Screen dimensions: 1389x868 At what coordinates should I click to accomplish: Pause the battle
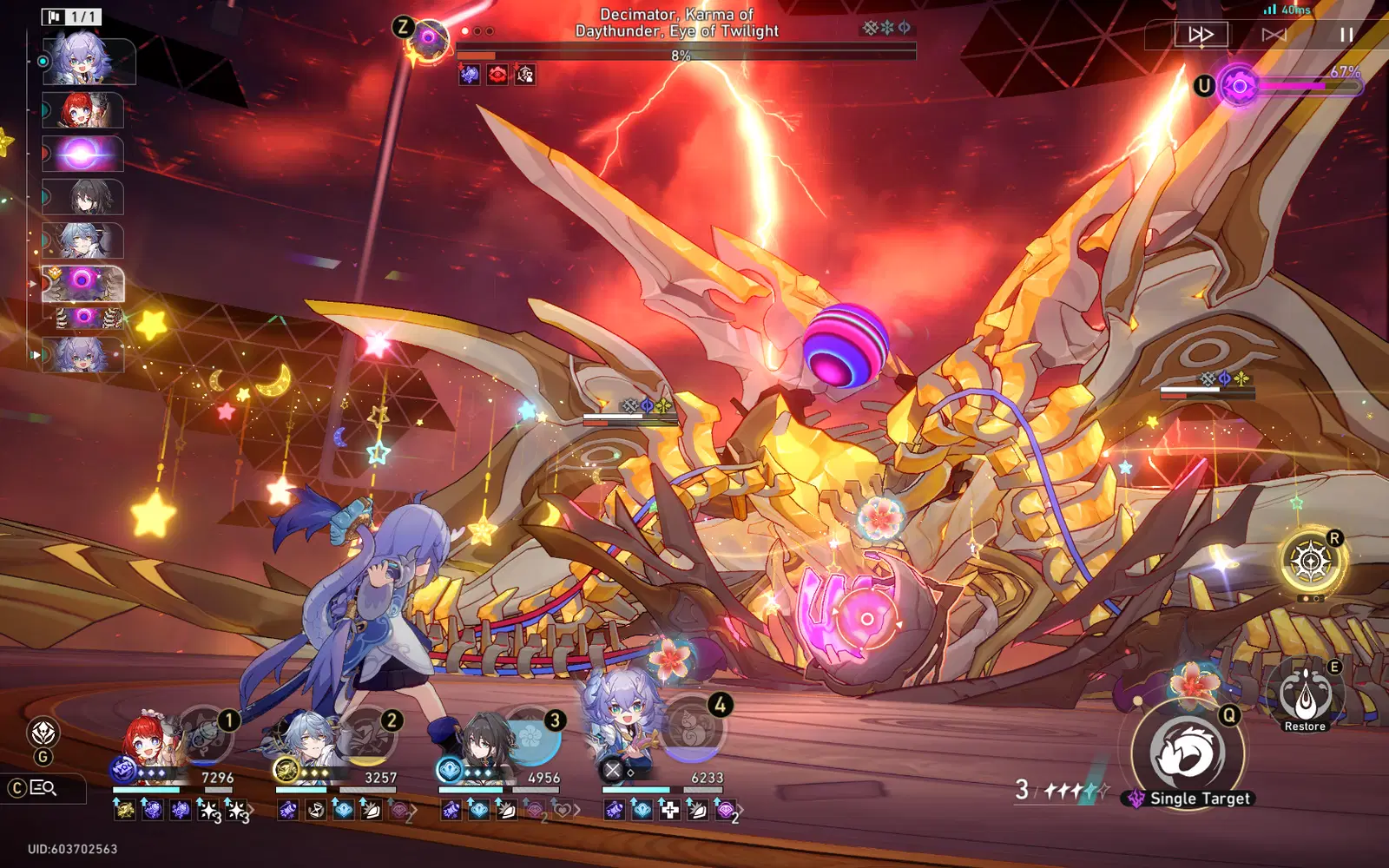1346,35
